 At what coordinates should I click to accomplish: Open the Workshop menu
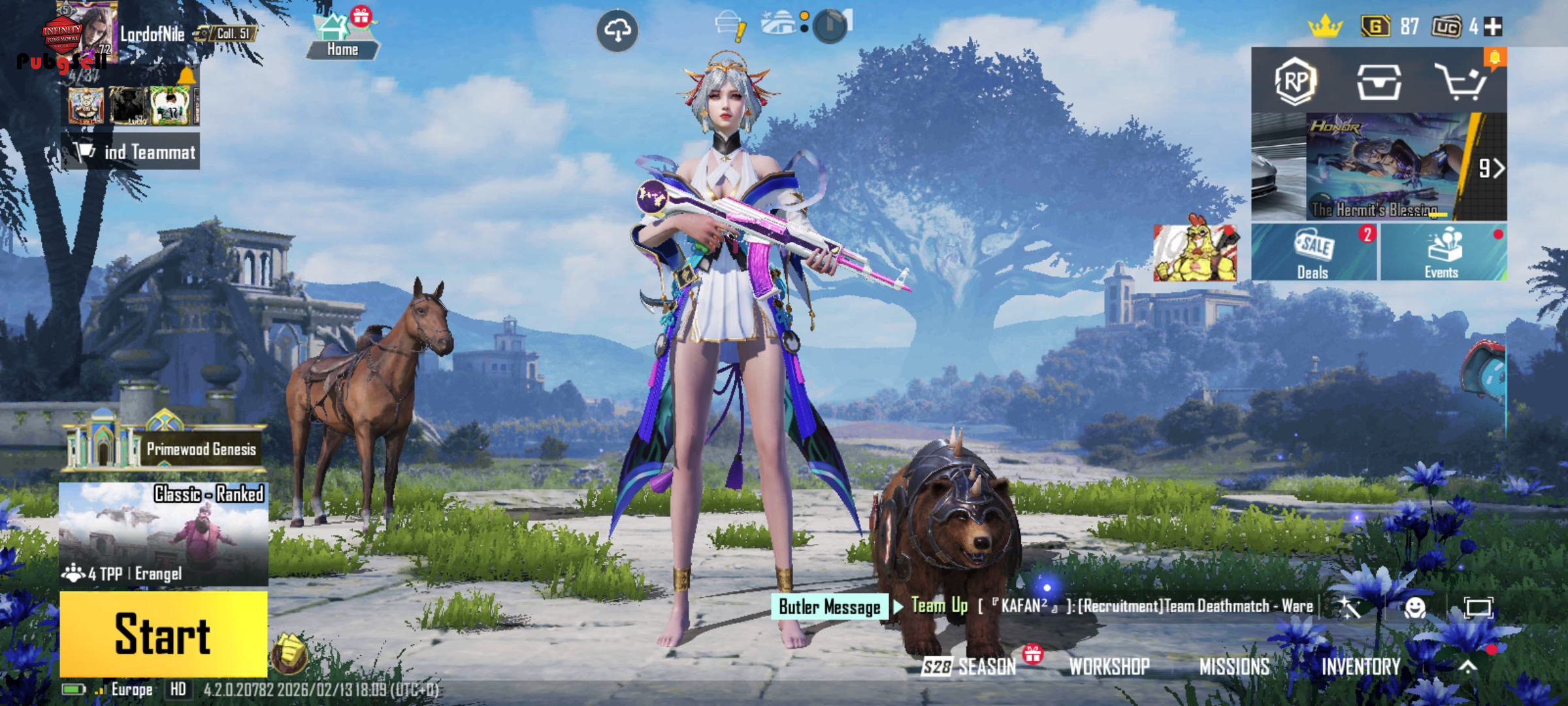click(x=1109, y=666)
